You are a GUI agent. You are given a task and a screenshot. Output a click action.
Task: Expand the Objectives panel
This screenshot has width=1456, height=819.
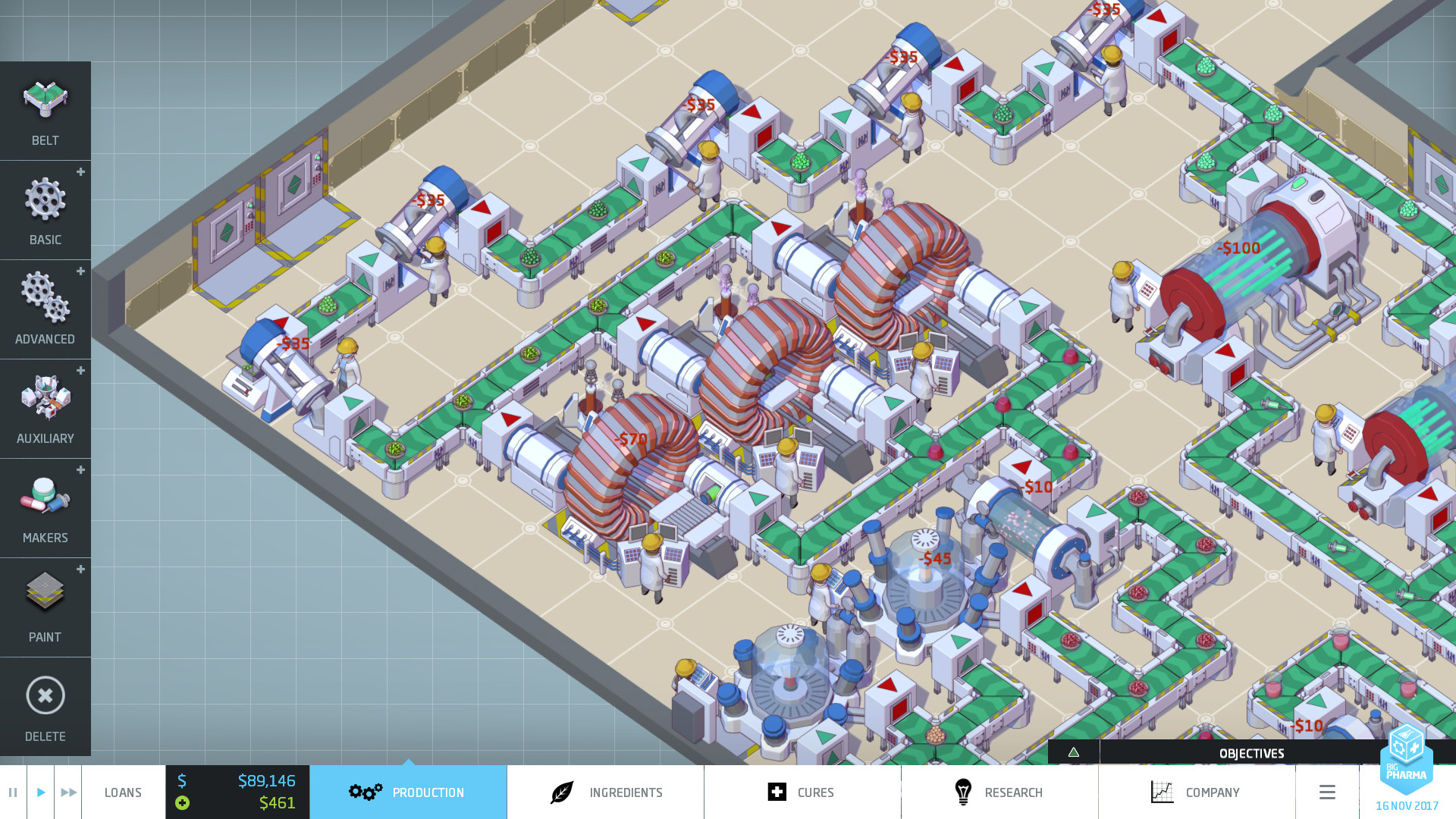tap(1251, 753)
